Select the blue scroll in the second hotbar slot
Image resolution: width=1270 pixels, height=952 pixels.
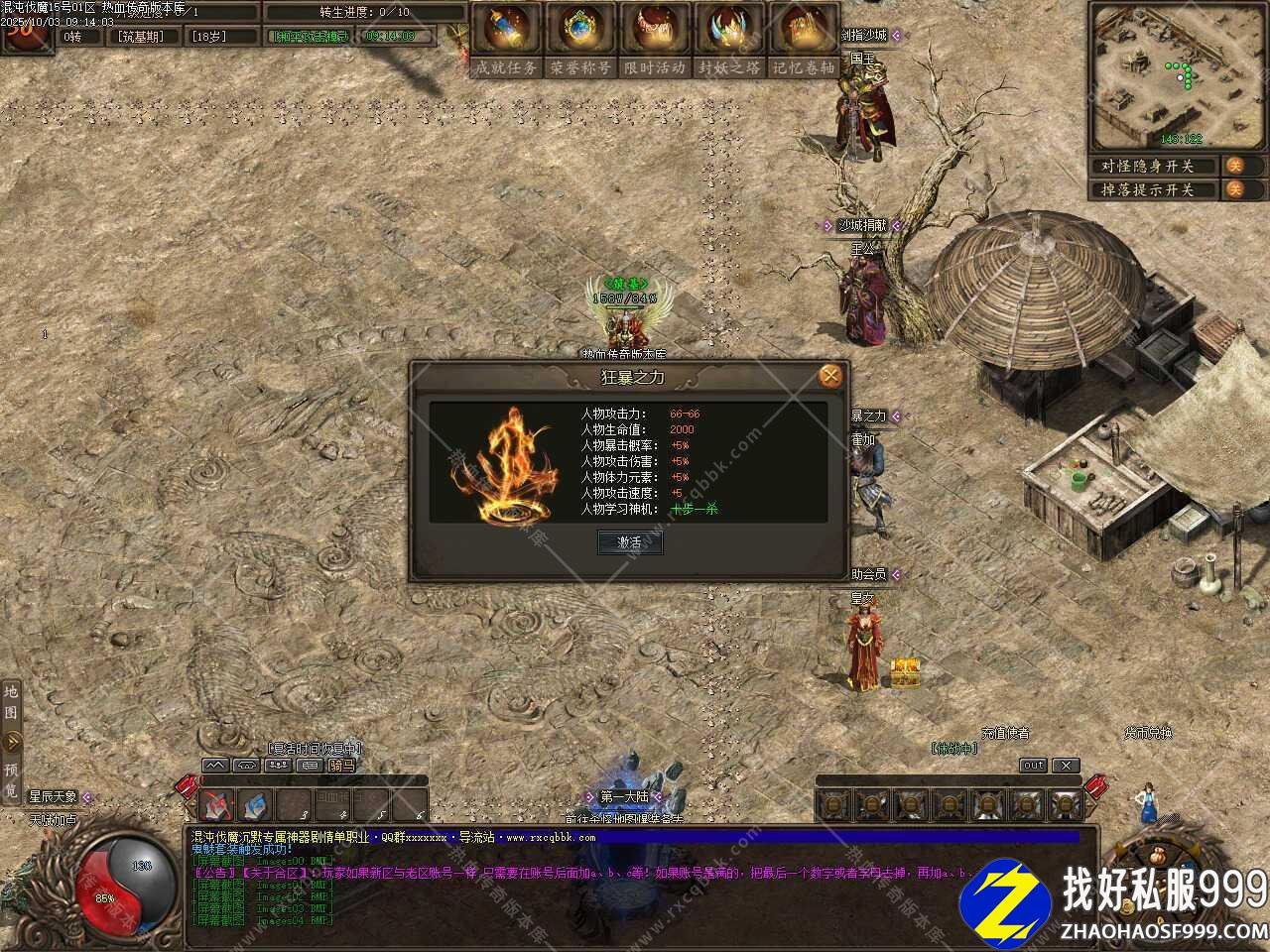(255, 804)
